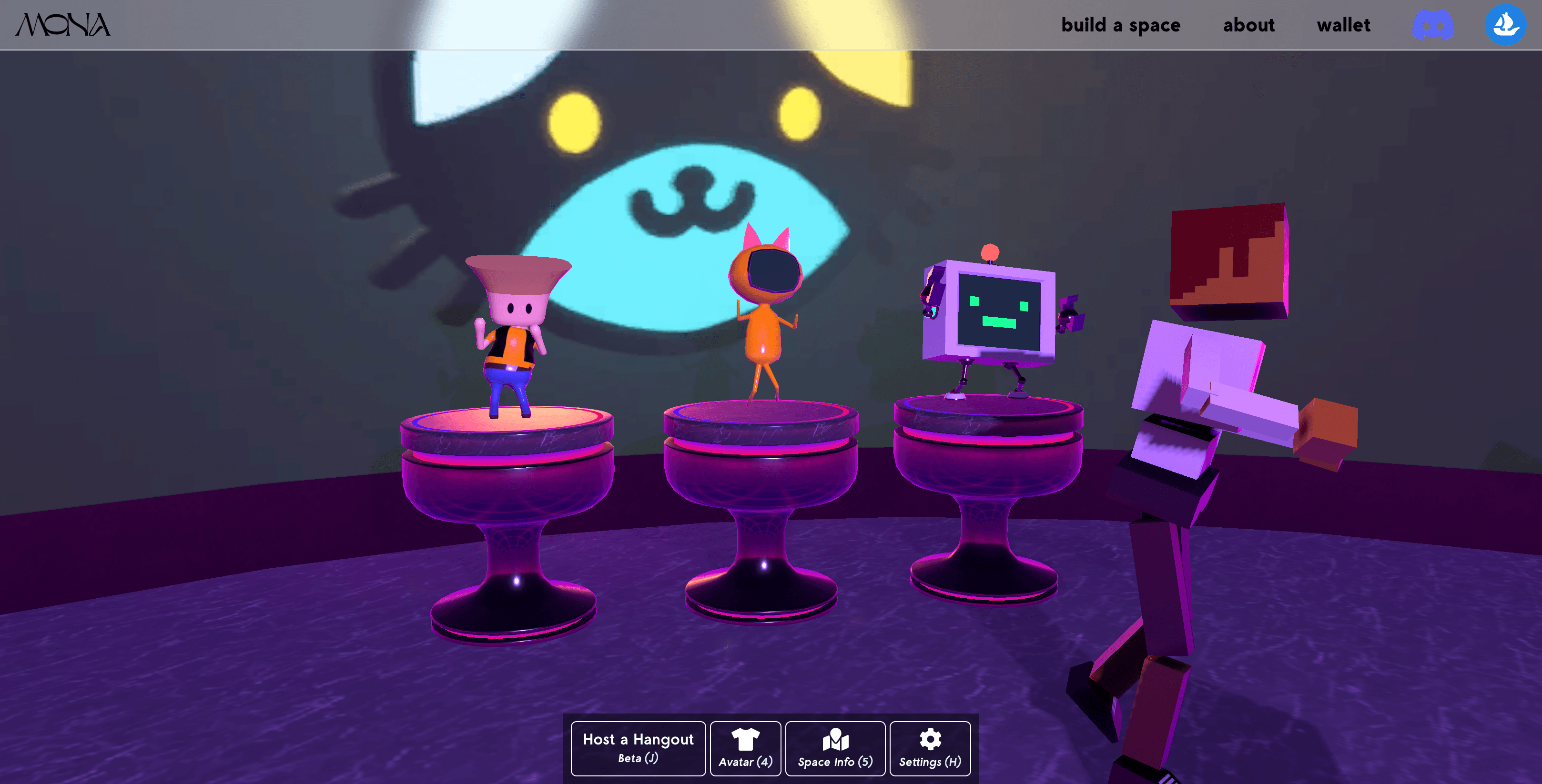Open the build a space page
Viewport: 1542px width, 784px height.
point(1121,25)
